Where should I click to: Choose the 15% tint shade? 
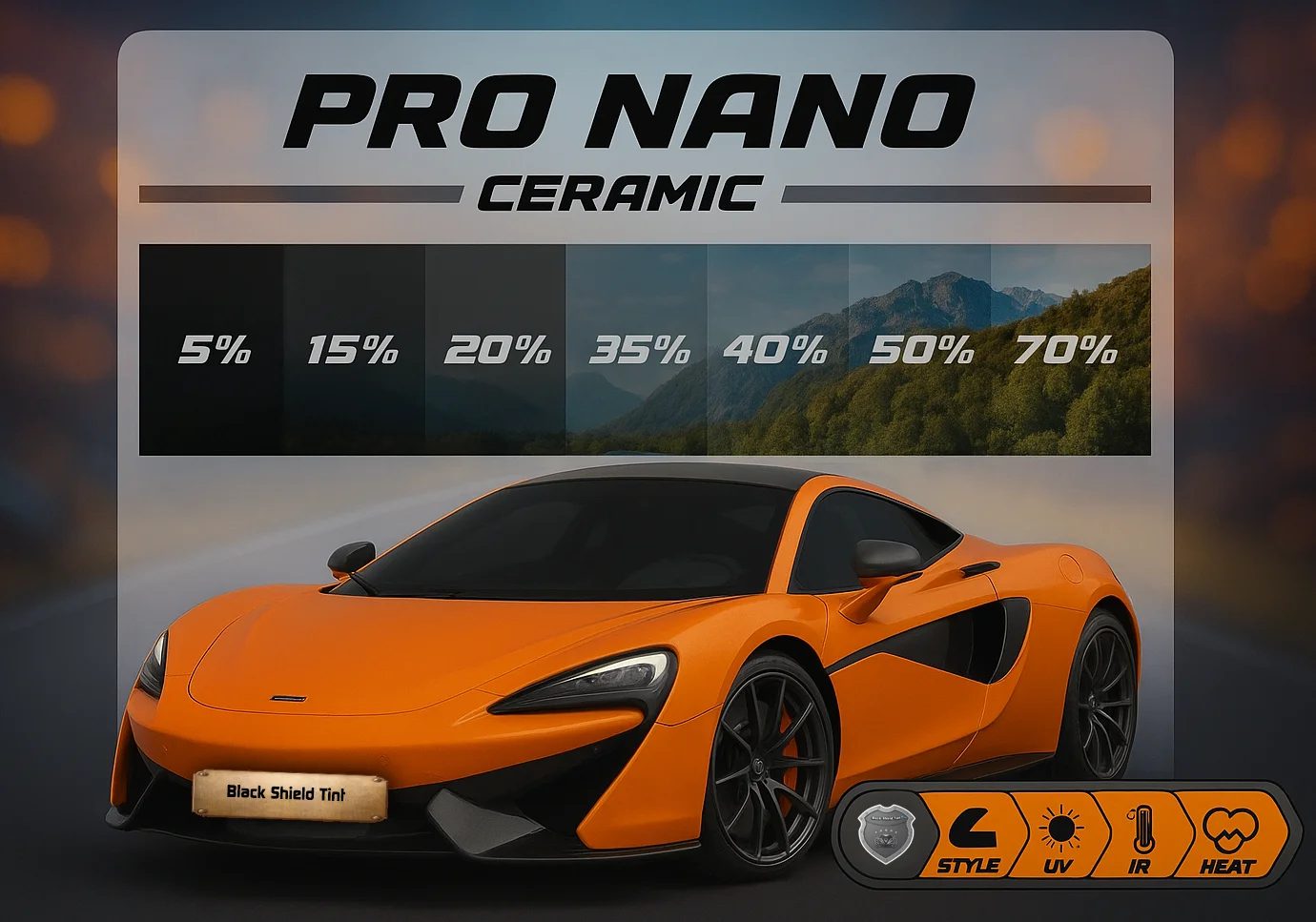click(x=353, y=350)
